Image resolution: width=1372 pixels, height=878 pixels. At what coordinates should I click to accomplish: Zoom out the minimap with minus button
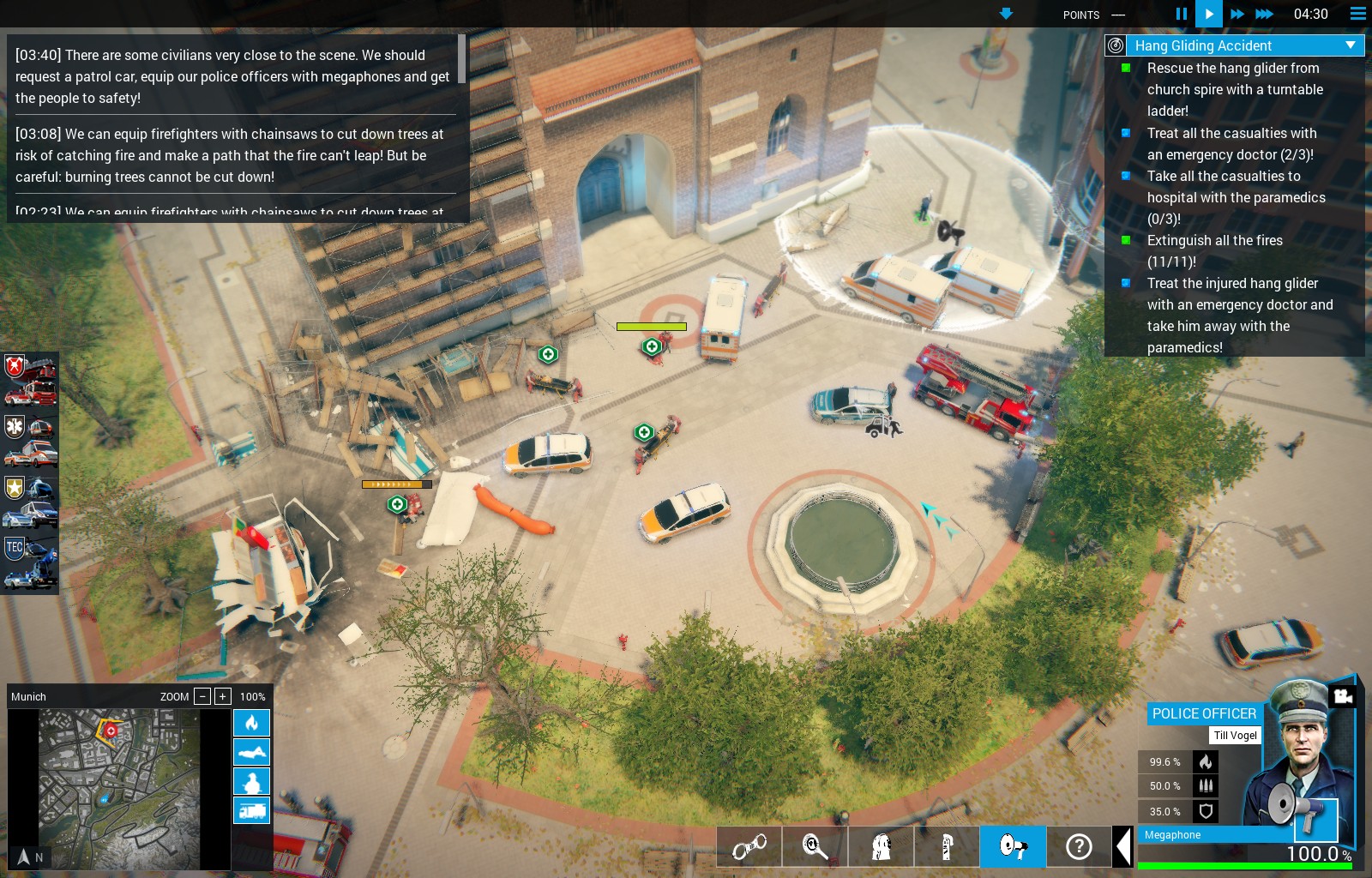coord(202,696)
